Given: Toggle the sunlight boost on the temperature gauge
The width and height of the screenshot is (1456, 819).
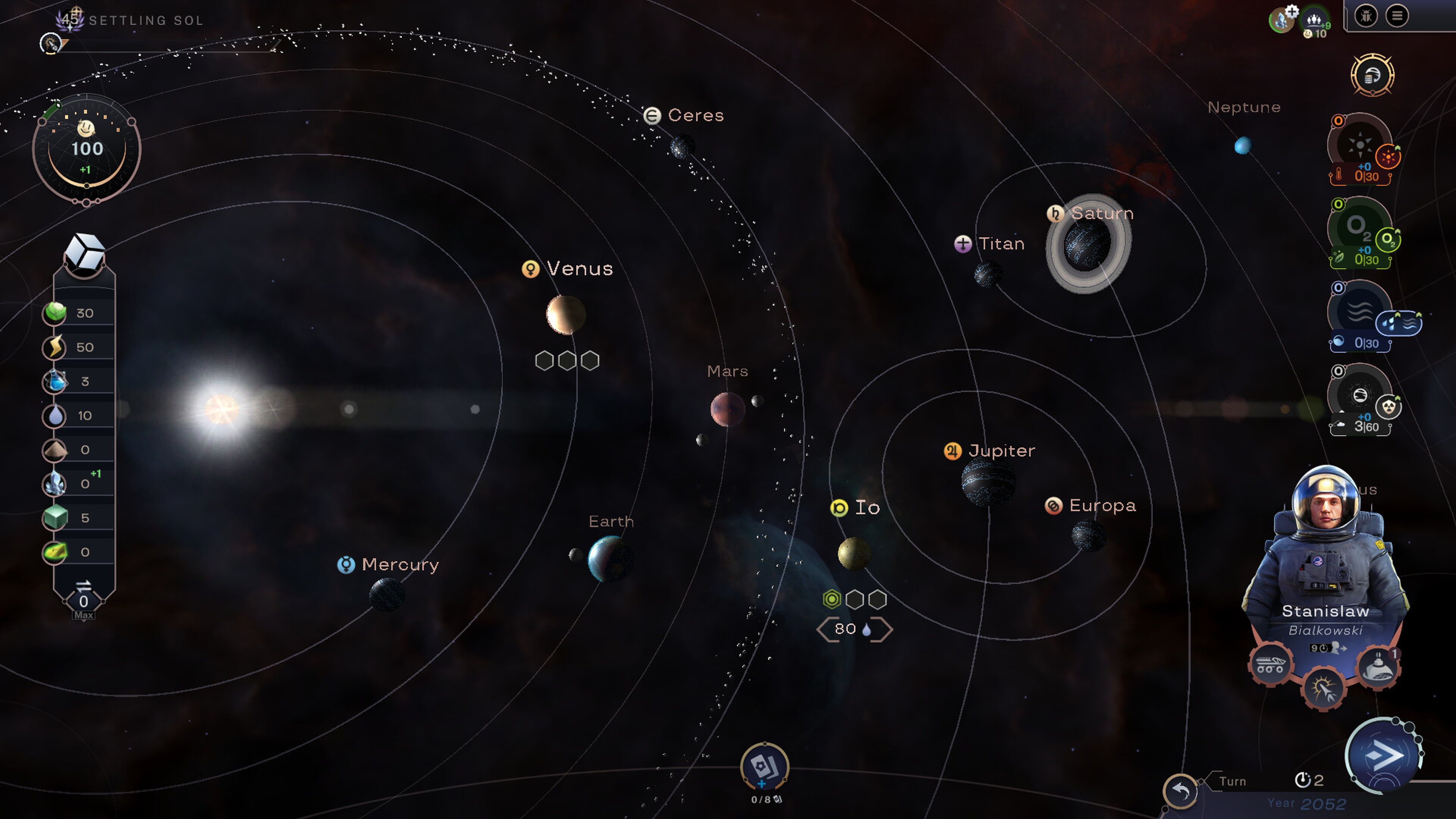Looking at the screenshot, I should pyautogui.click(x=1389, y=157).
